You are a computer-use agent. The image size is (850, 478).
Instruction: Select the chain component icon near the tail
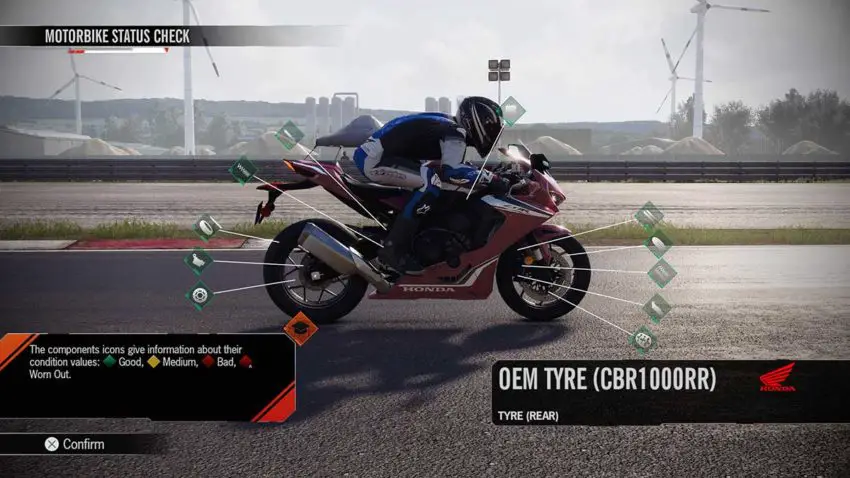pos(242,170)
